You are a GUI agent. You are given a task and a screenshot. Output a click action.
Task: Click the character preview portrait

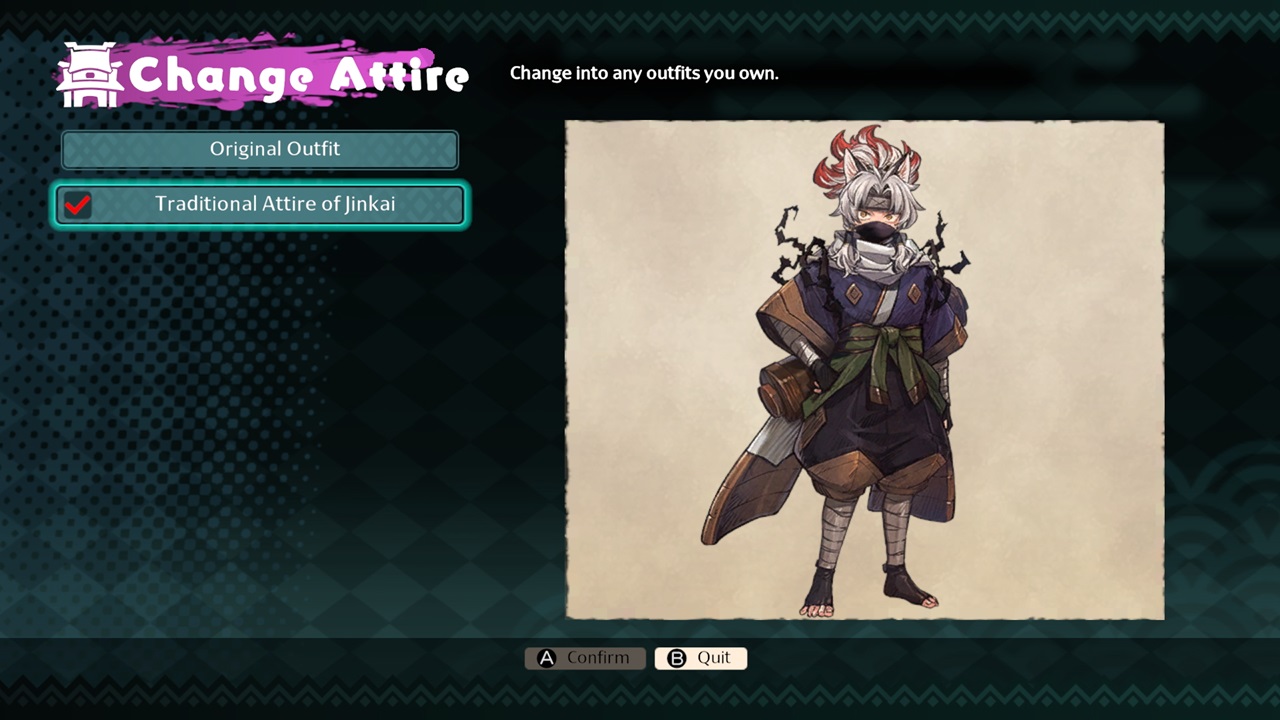pyautogui.click(x=864, y=370)
